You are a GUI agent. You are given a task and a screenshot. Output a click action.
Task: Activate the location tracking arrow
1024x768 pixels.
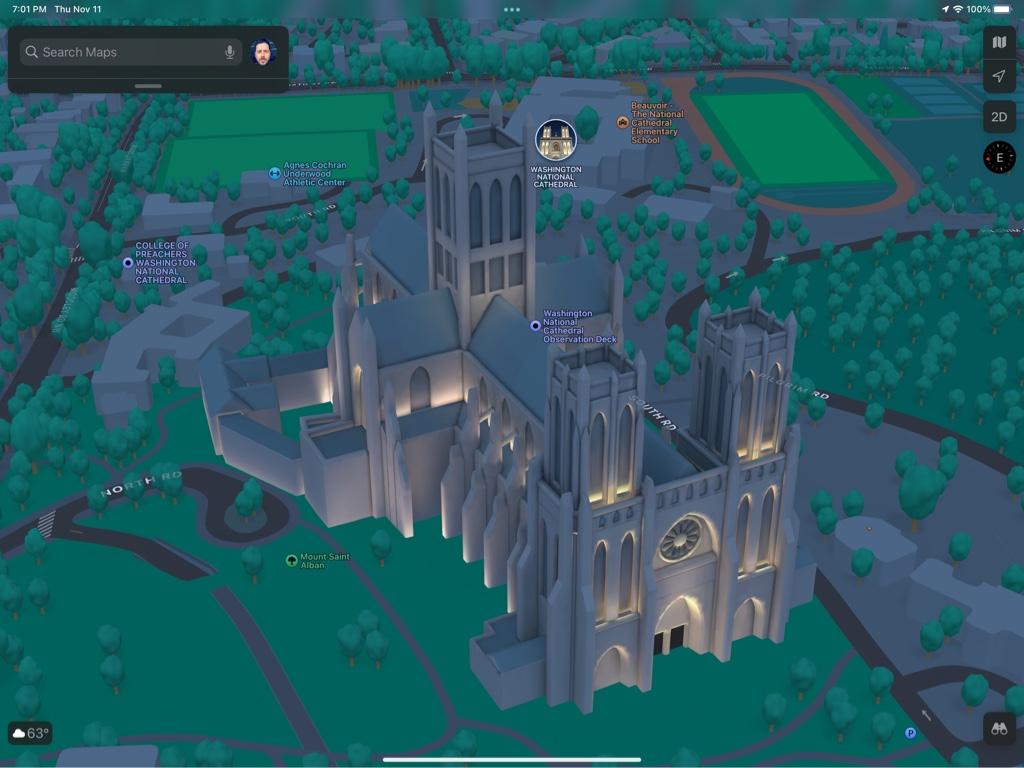tap(999, 76)
